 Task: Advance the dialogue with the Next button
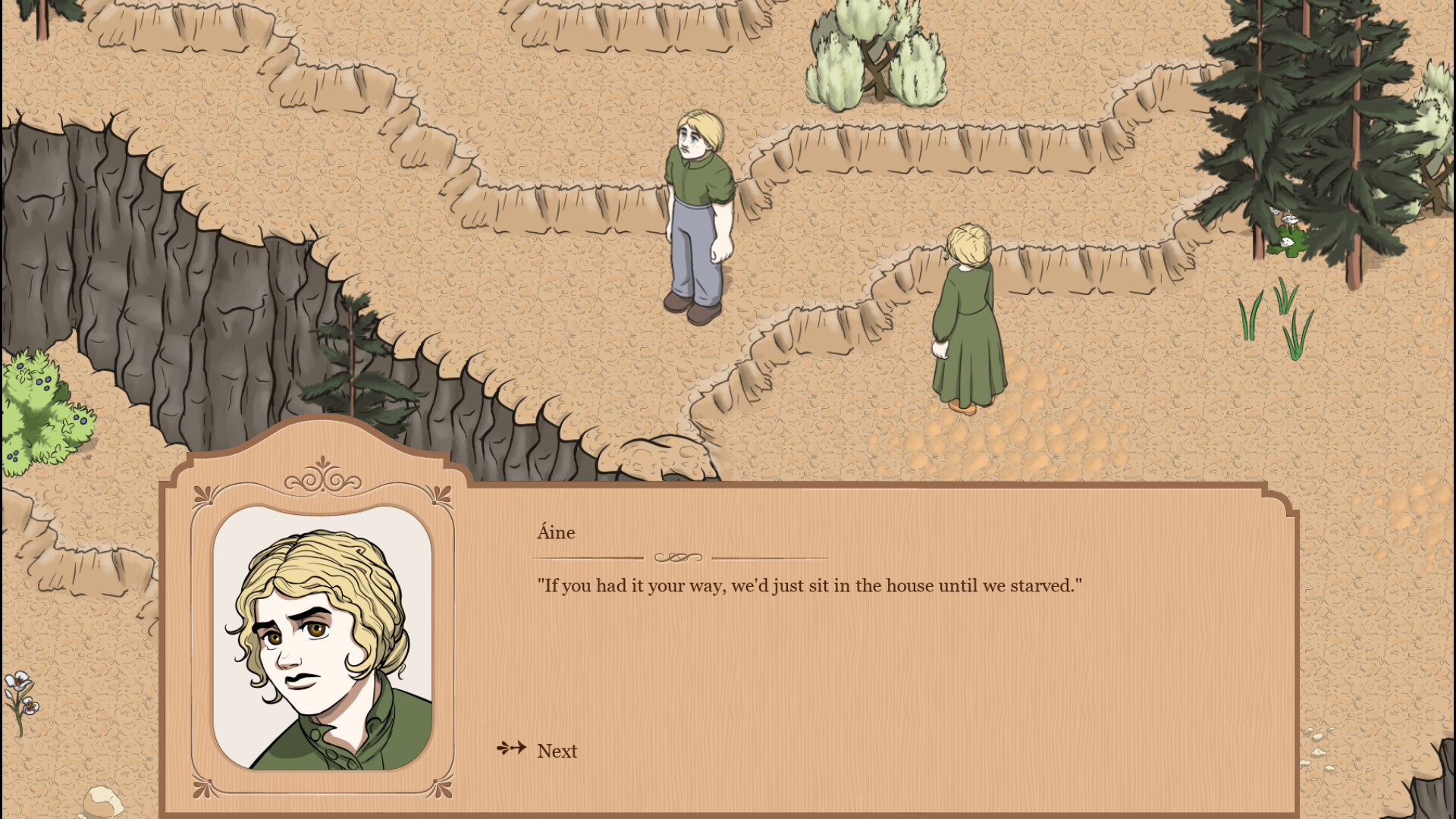tap(556, 751)
